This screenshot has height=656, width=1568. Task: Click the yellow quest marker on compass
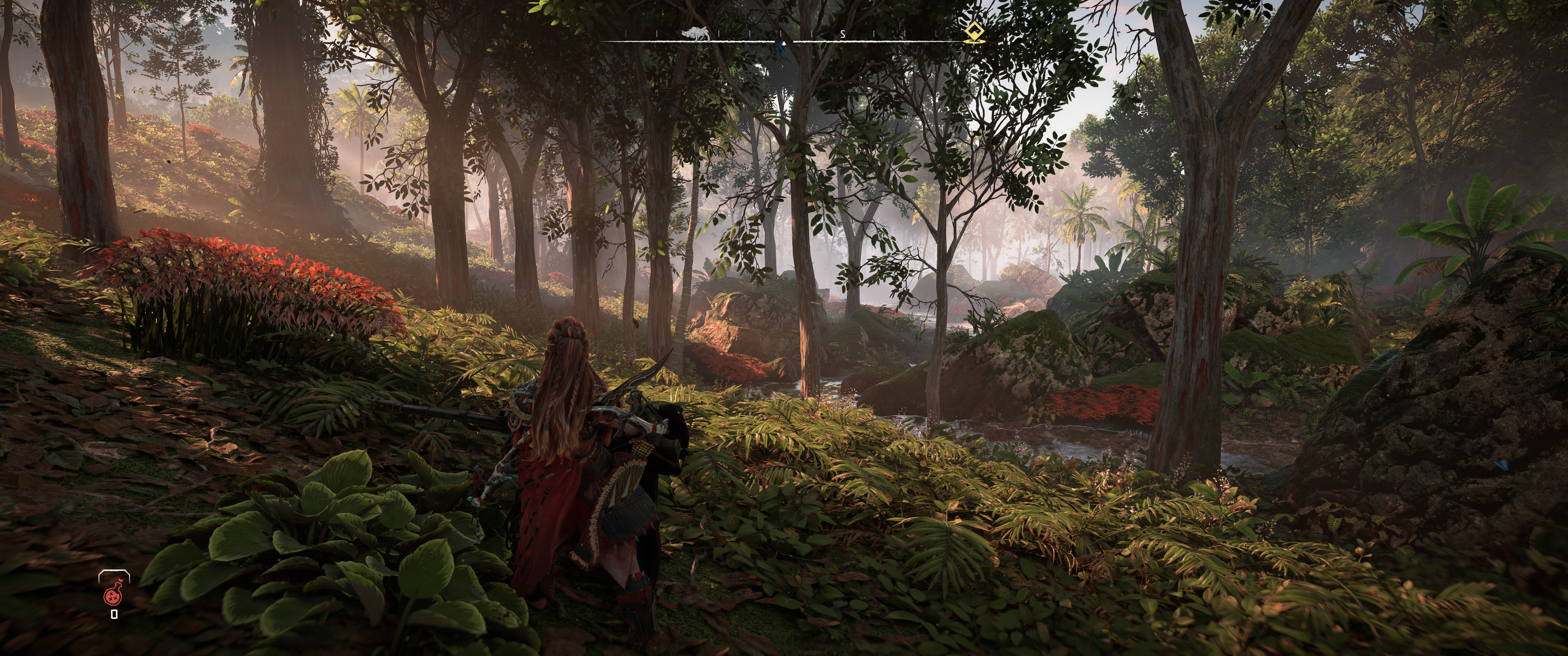pos(975,33)
